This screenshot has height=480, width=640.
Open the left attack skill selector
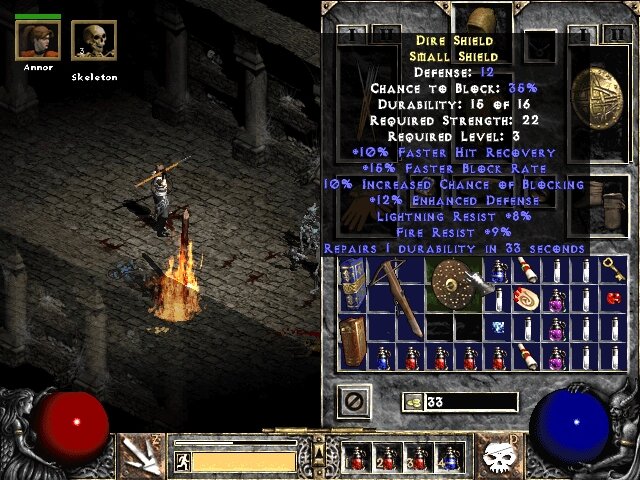139,454
